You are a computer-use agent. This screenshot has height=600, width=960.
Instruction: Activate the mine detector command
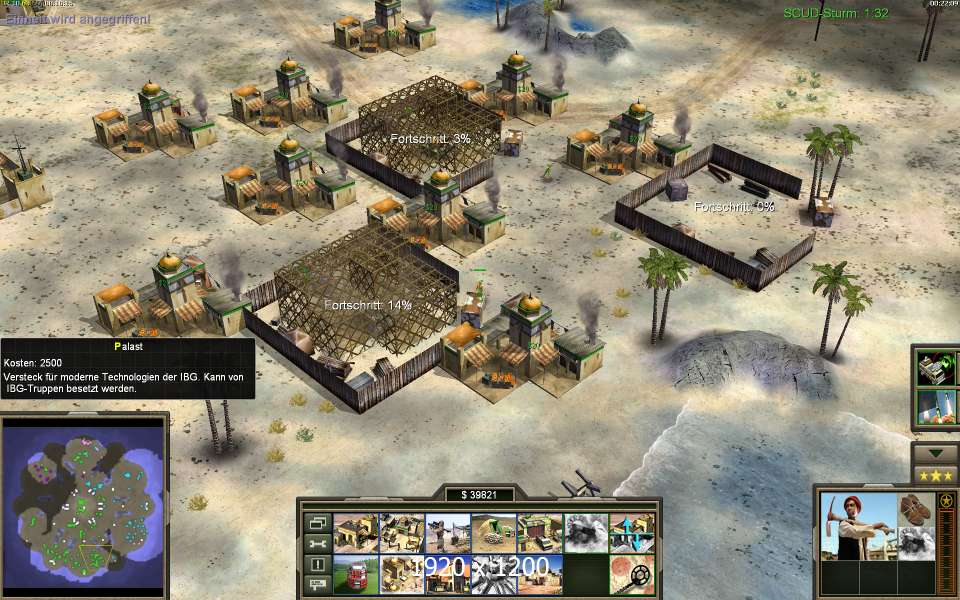pyautogui.click(x=631, y=575)
